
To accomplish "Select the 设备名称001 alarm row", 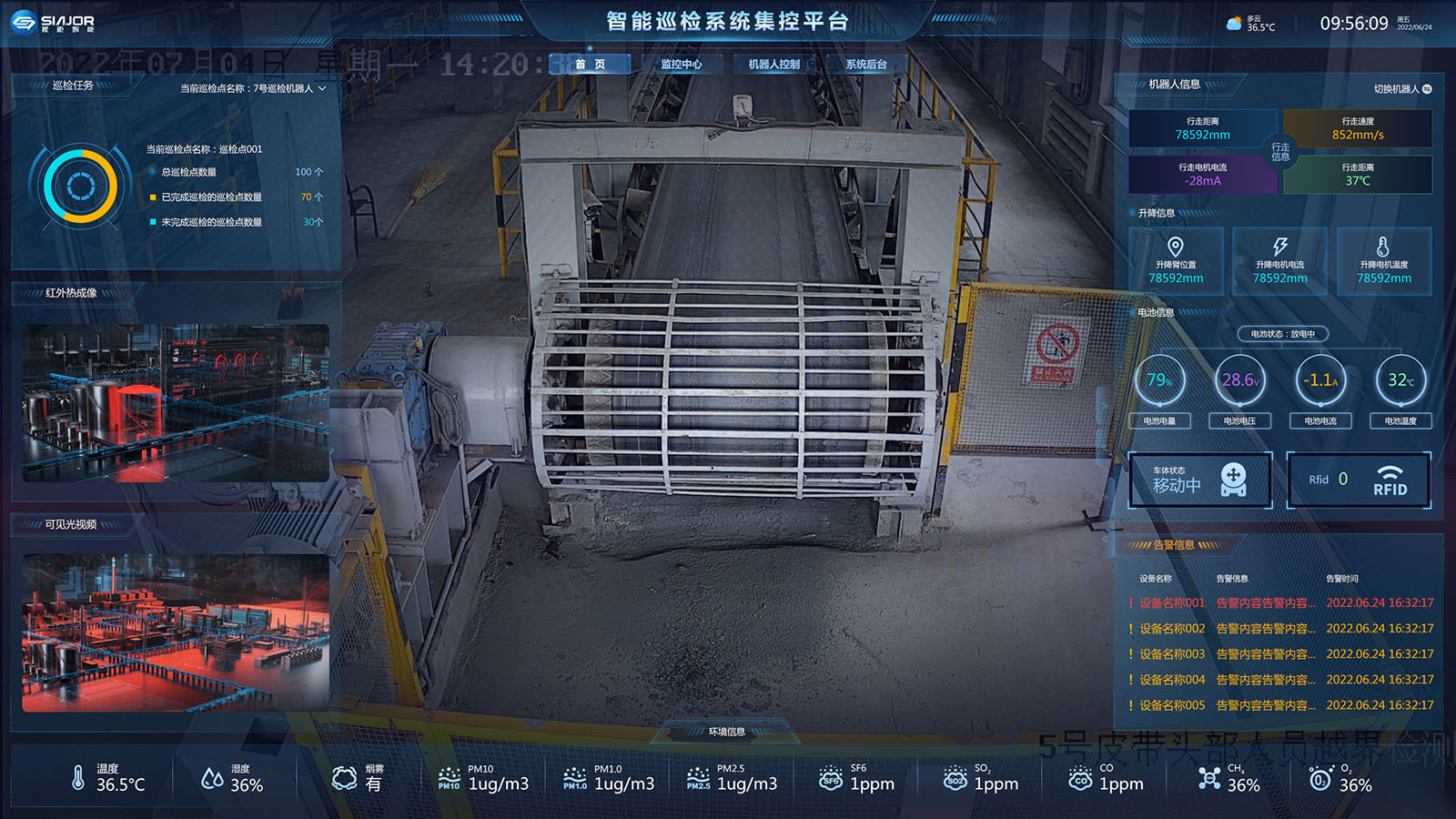I will (x=1280, y=603).
